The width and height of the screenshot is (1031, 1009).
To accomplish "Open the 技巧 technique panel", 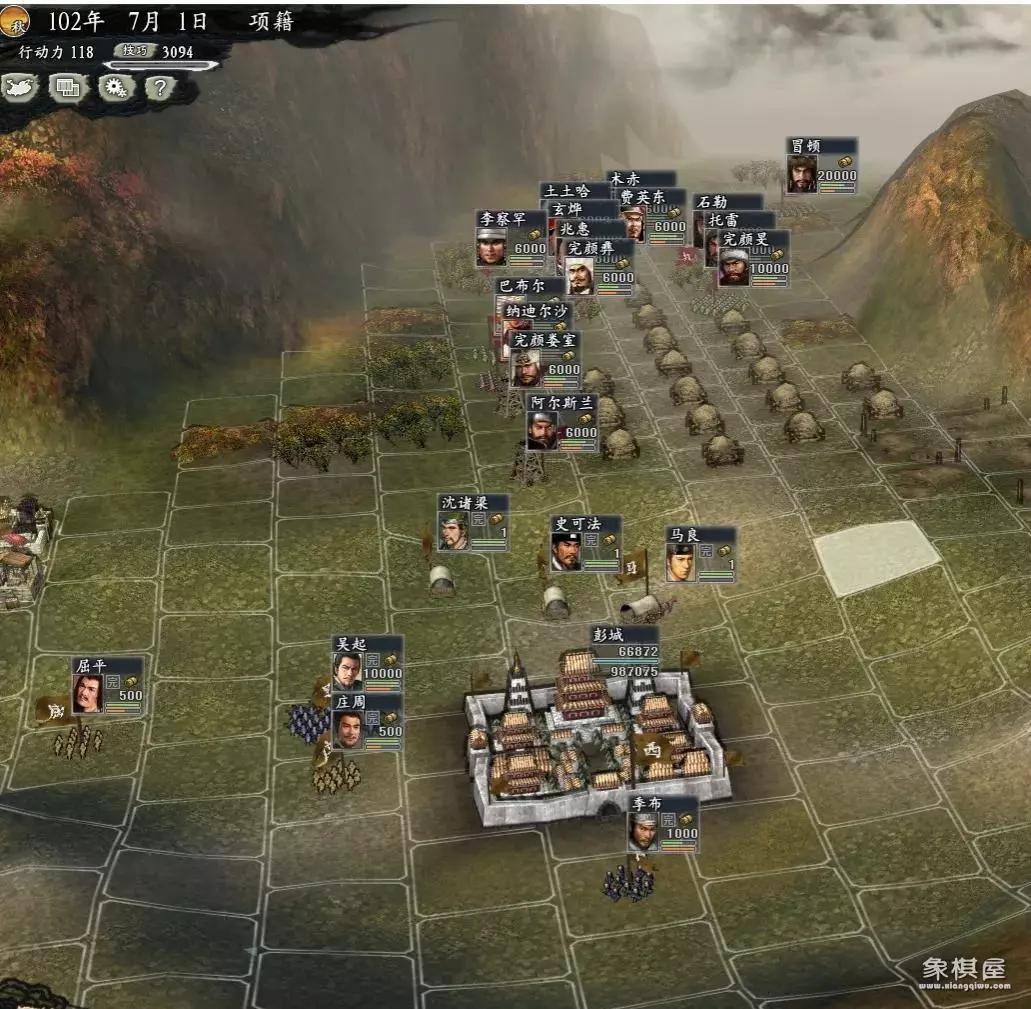I will tap(134, 51).
